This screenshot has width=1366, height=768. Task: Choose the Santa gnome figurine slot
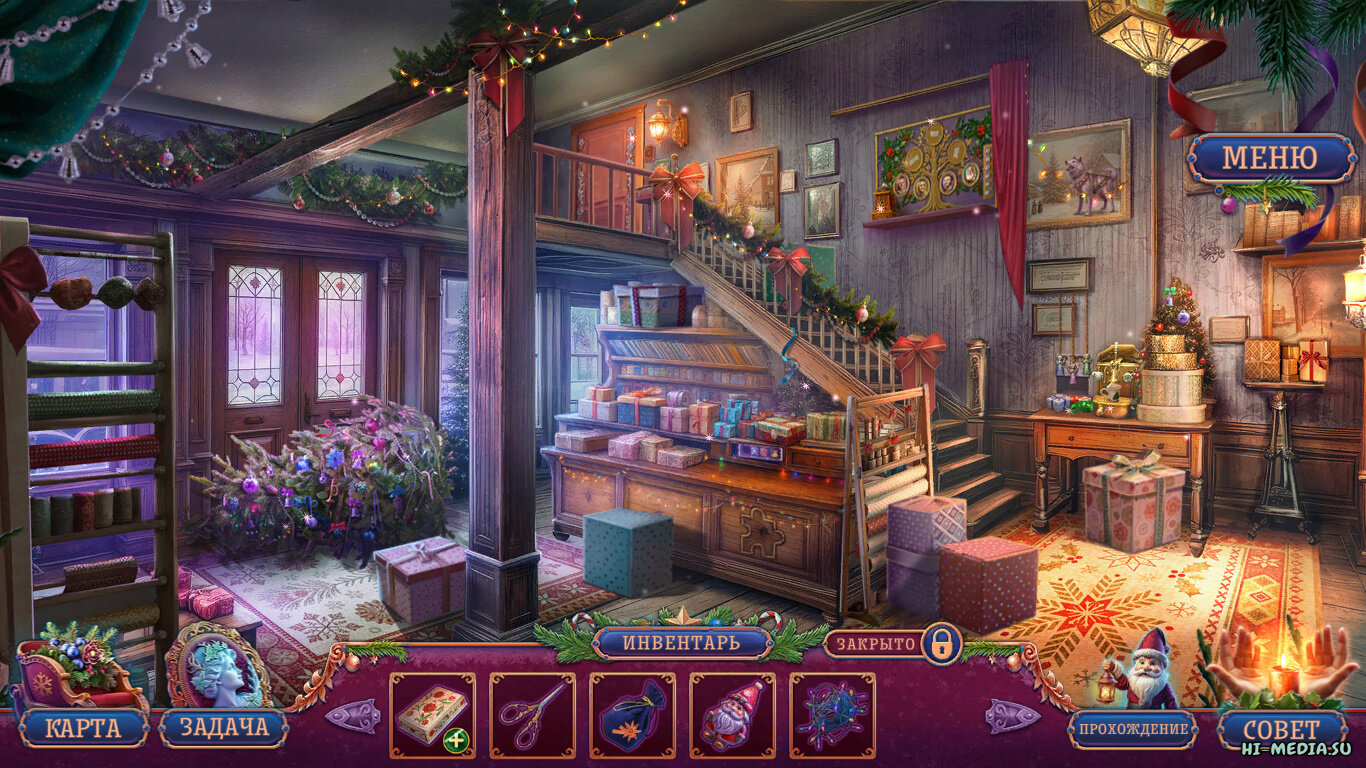point(732,715)
